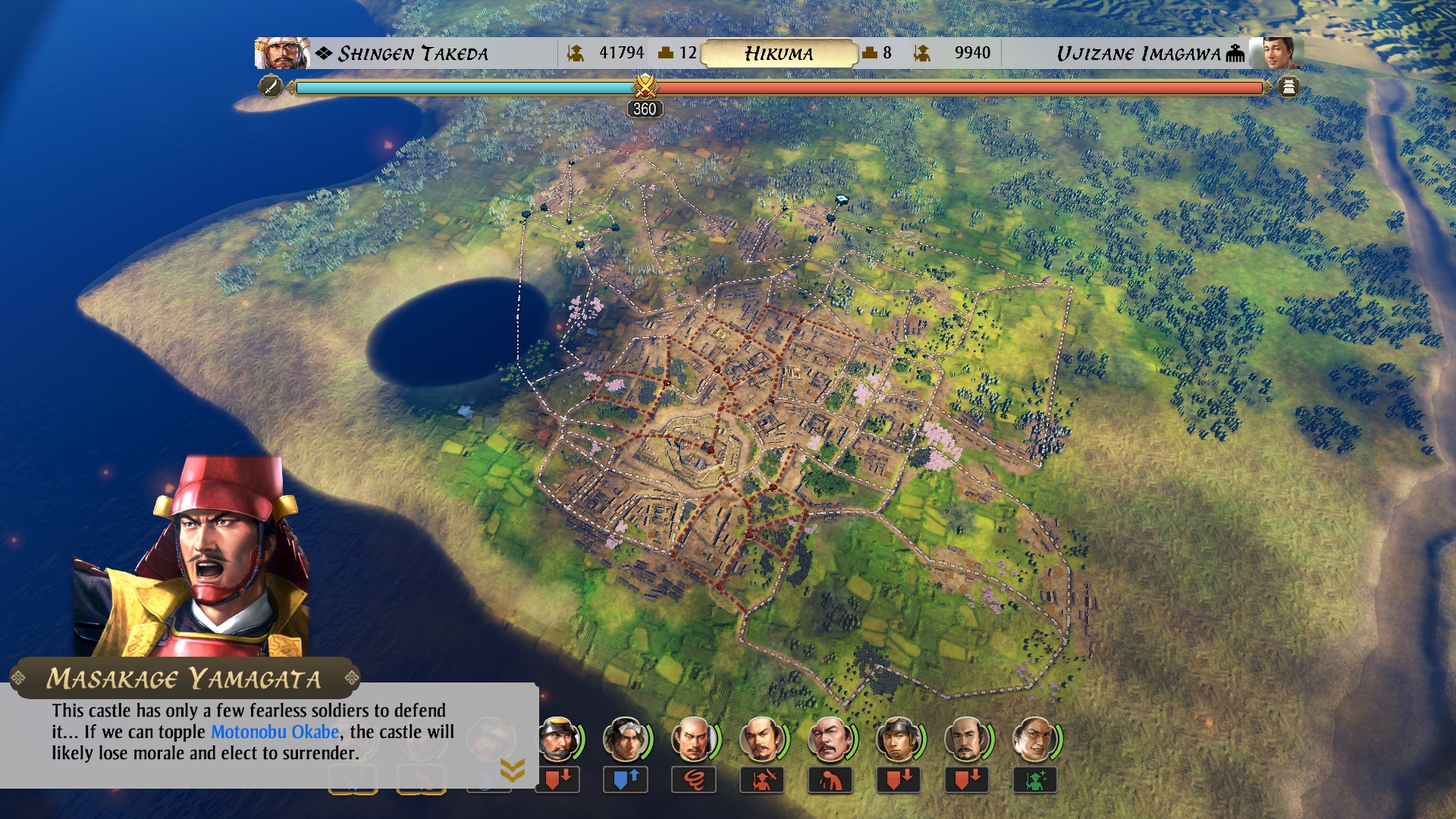The width and height of the screenshot is (1456, 819).
Task: Click the Motonobu Okabe name link
Action: click(275, 732)
